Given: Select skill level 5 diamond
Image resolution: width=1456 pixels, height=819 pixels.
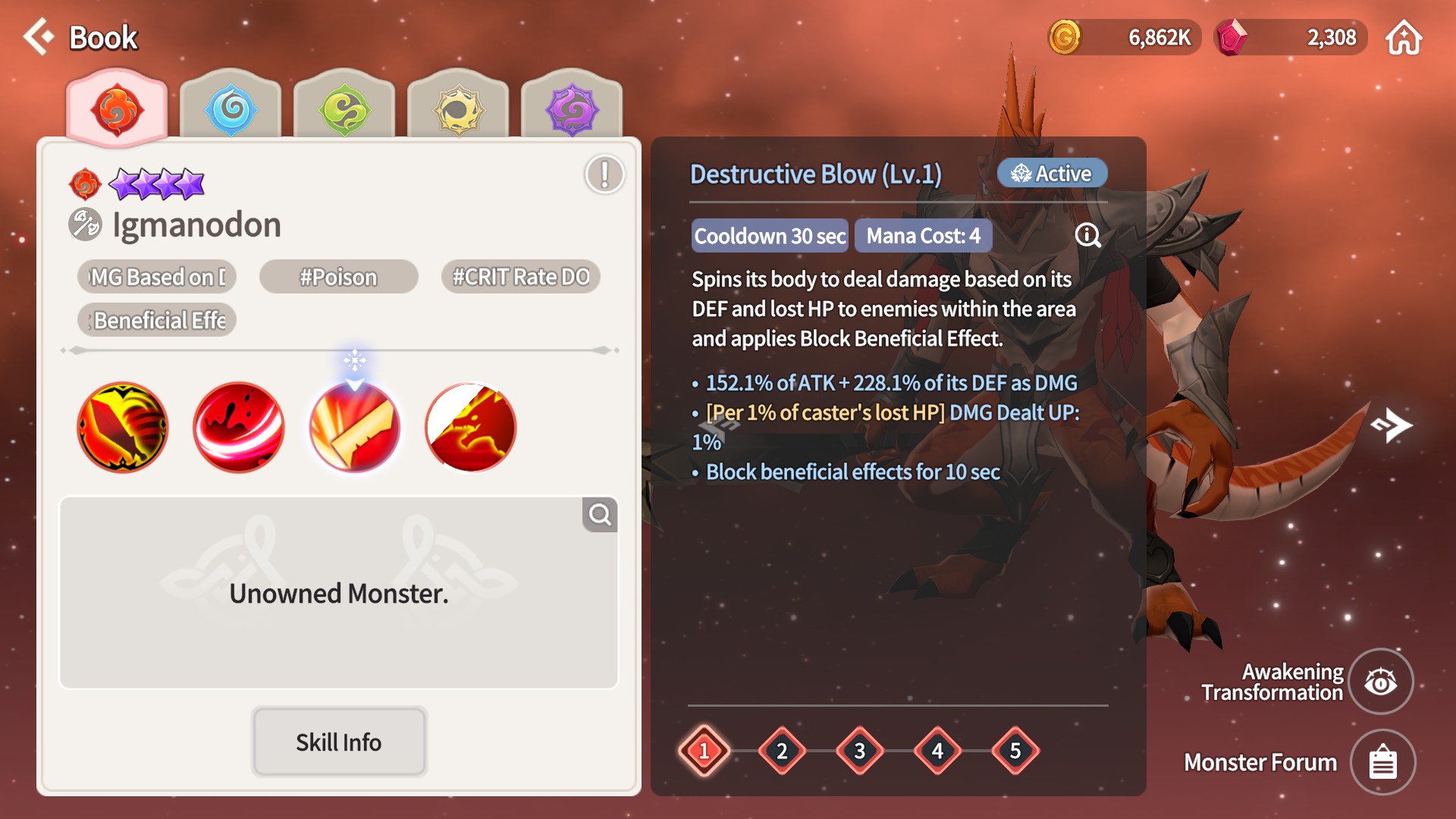Looking at the screenshot, I should point(1015,751).
